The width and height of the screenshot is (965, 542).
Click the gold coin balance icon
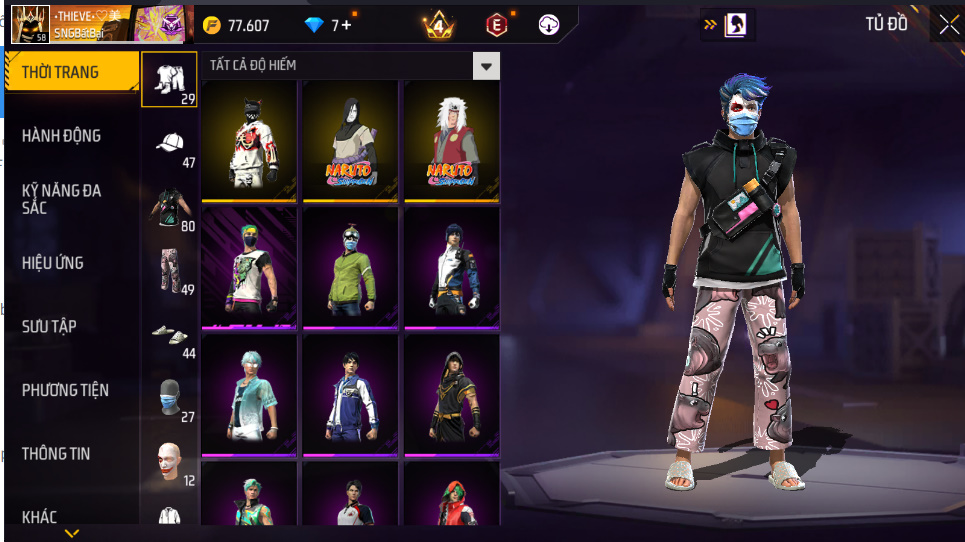click(x=212, y=26)
